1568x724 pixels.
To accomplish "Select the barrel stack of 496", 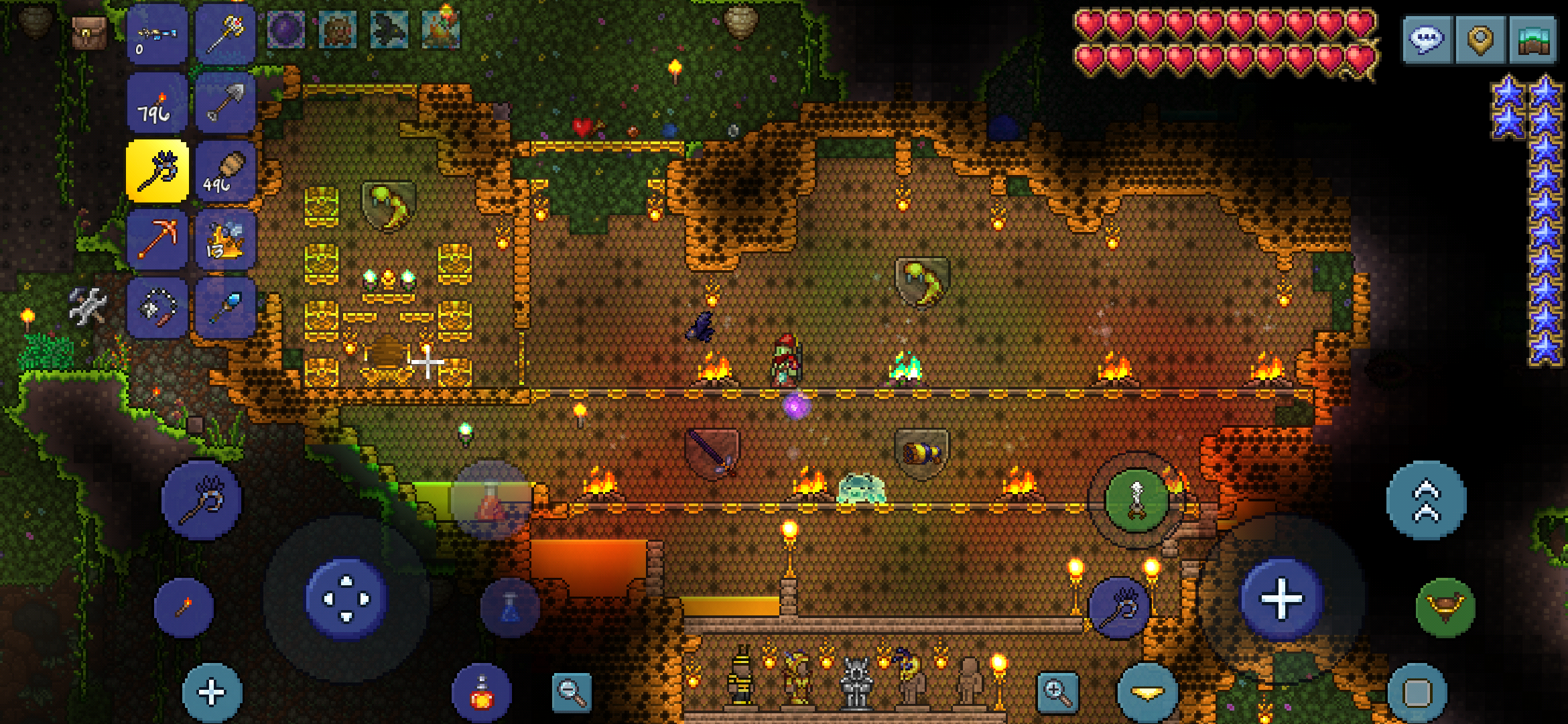I will click(x=226, y=171).
